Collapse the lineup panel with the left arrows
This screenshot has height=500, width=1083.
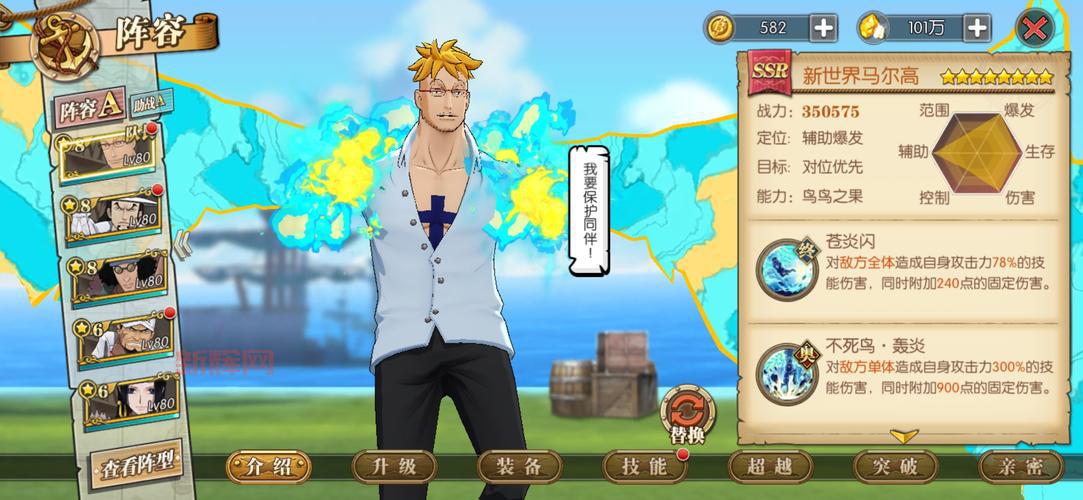click(x=183, y=246)
